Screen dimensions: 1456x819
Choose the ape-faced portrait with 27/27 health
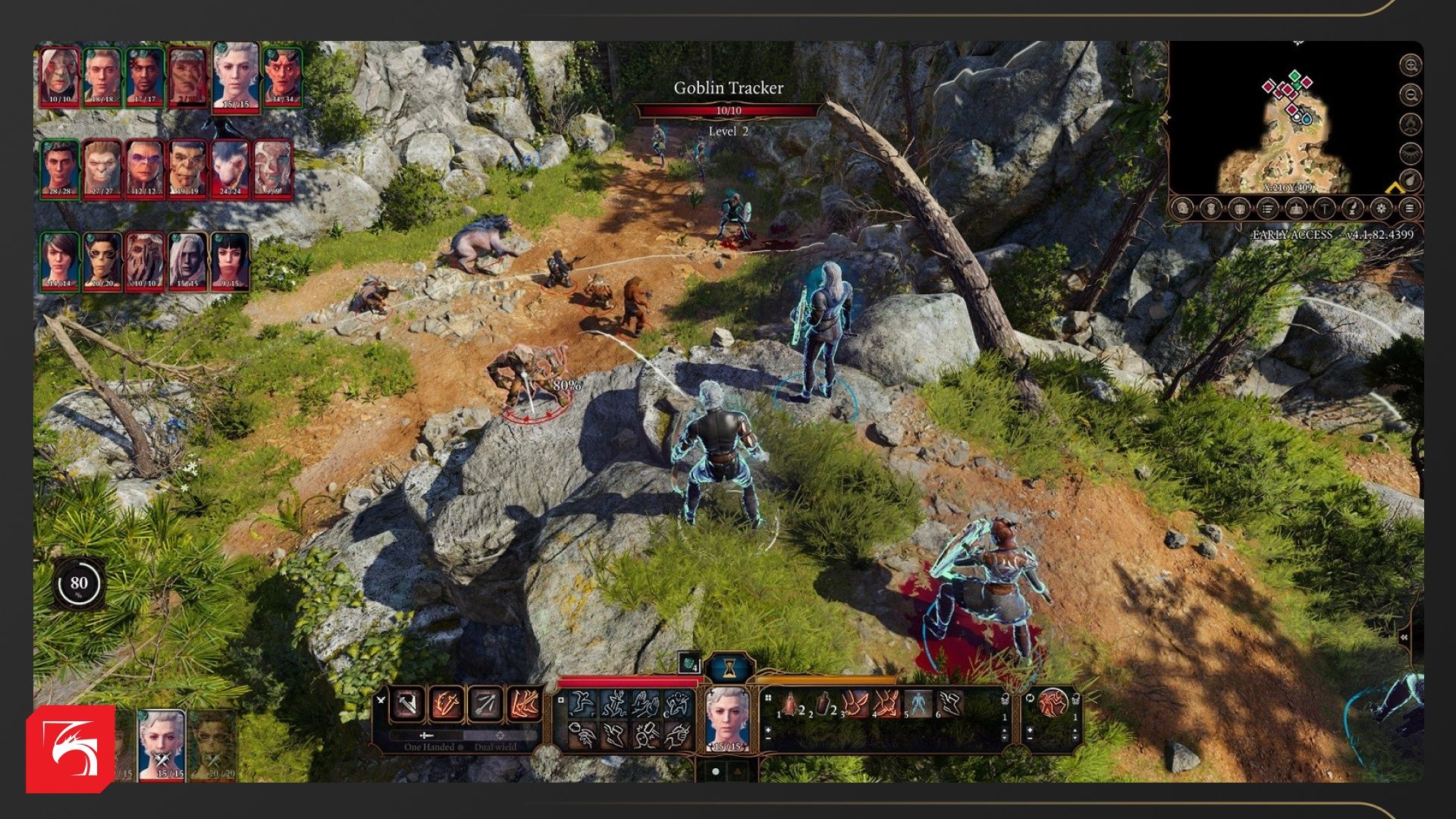102,168
